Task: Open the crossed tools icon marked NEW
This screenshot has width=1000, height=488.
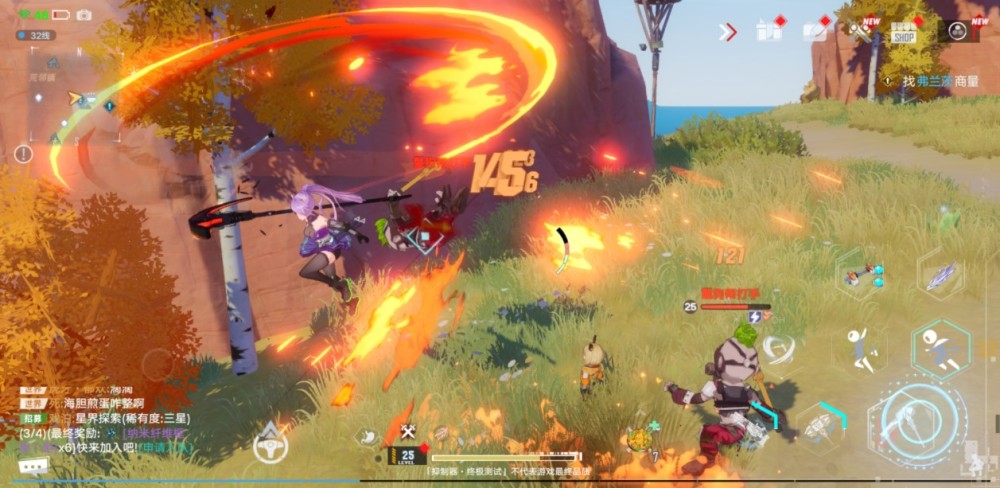Action: click(860, 30)
